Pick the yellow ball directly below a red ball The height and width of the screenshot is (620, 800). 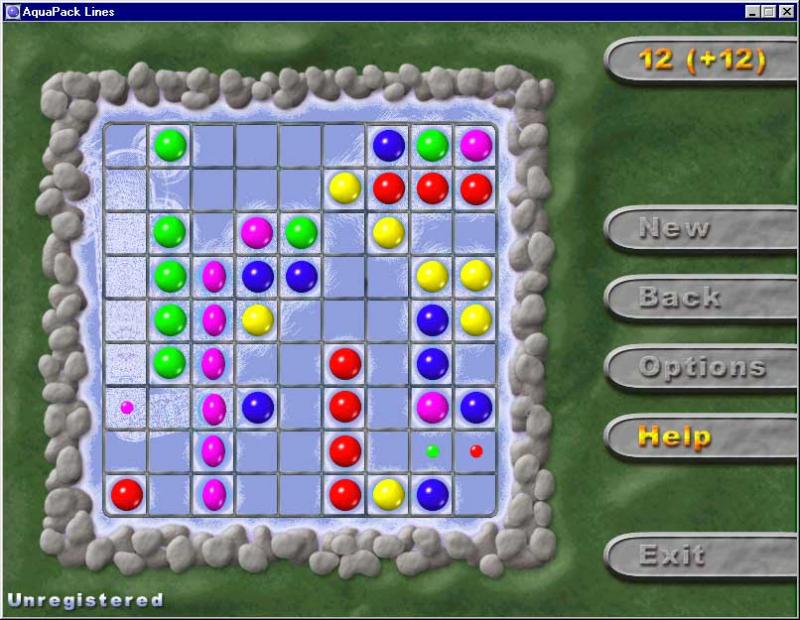coord(388,232)
